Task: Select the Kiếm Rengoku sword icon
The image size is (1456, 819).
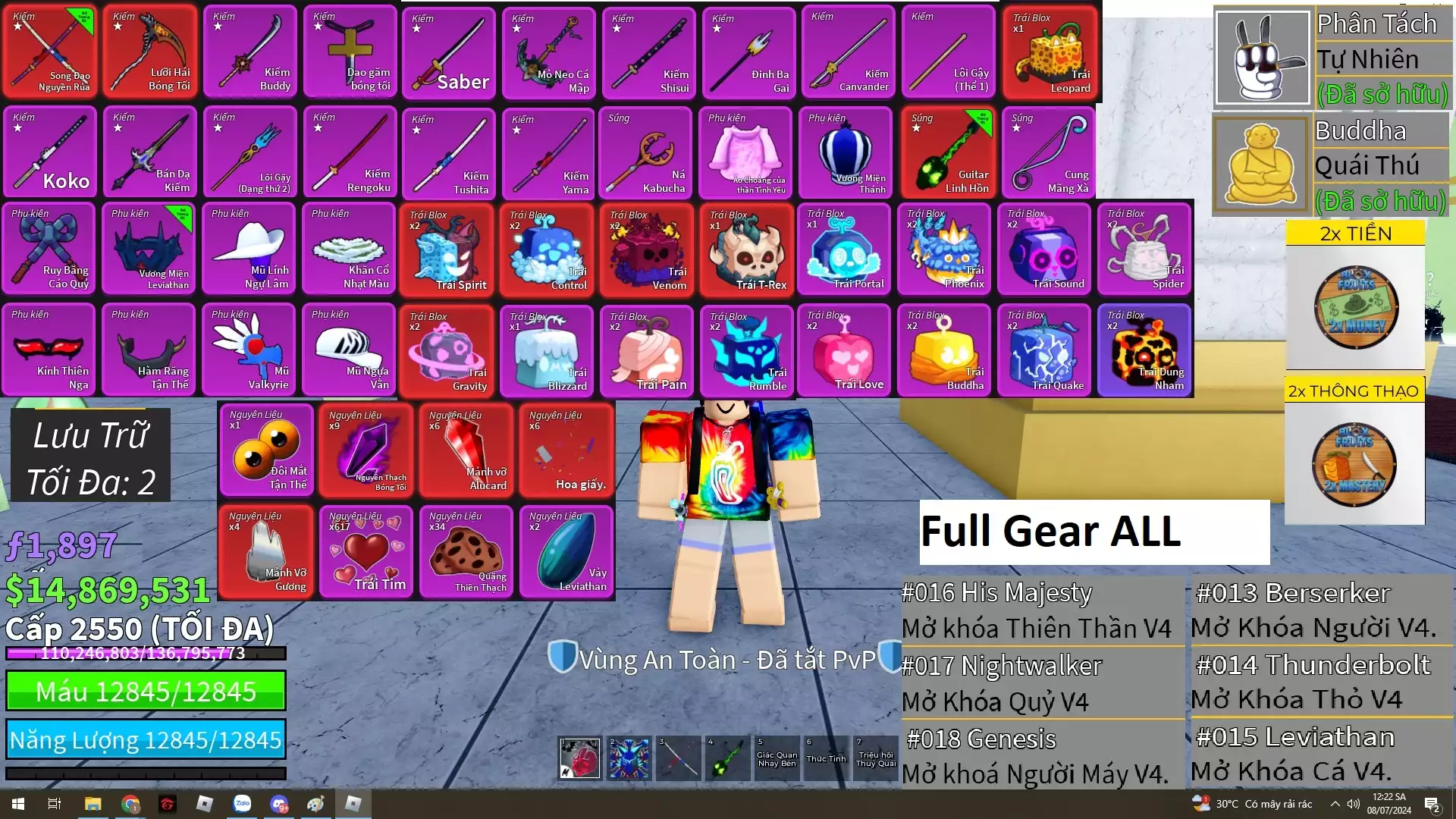Action: click(349, 152)
